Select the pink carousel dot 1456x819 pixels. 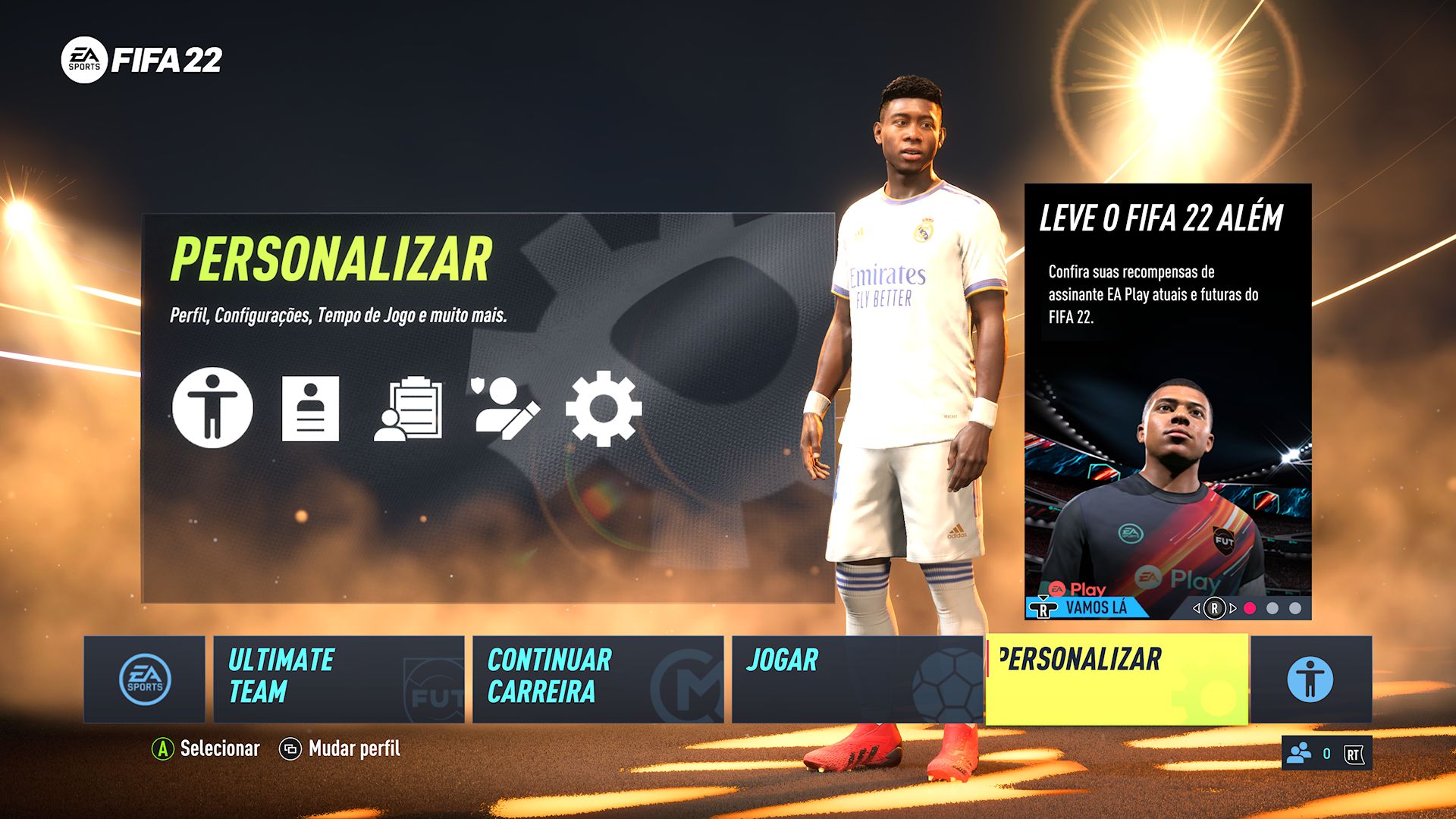click(1250, 608)
